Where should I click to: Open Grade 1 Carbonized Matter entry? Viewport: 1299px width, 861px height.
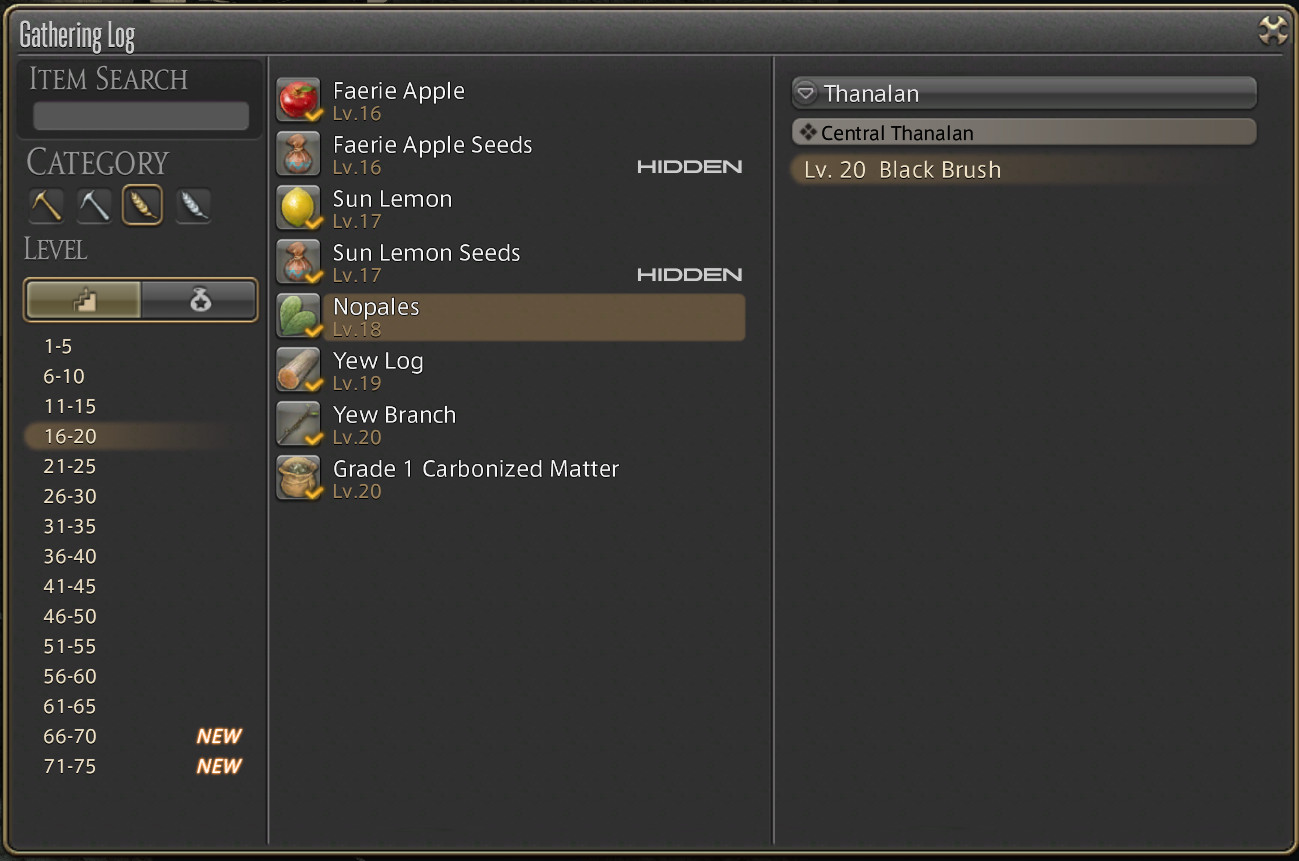pyautogui.click(x=476, y=478)
